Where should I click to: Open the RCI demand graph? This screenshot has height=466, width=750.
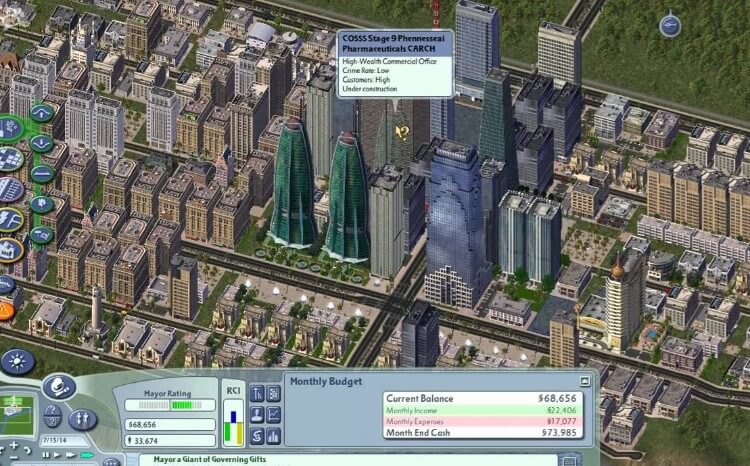(x=232, y=421)
